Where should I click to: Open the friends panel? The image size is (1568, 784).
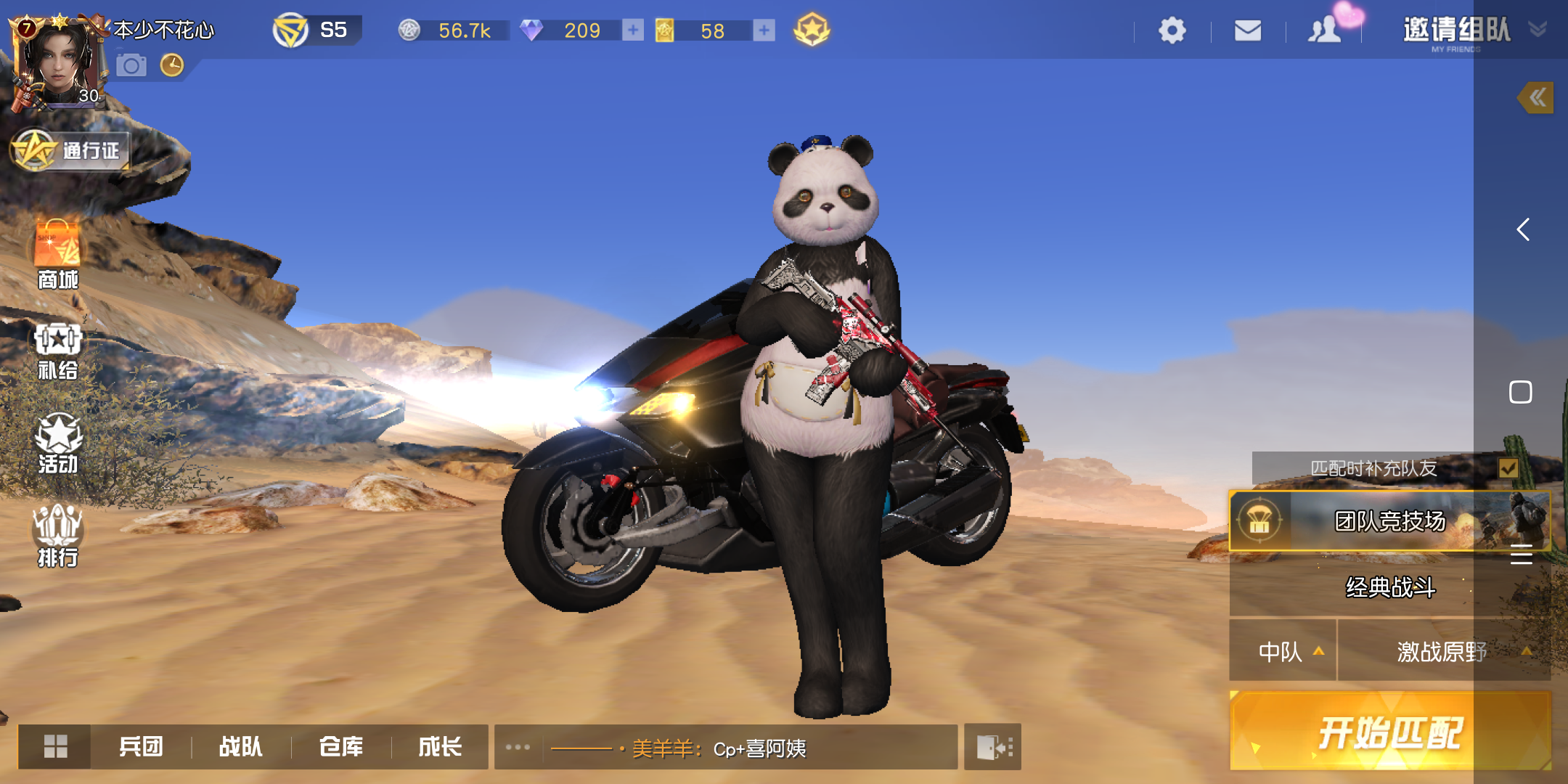[x=1324, y=30]
